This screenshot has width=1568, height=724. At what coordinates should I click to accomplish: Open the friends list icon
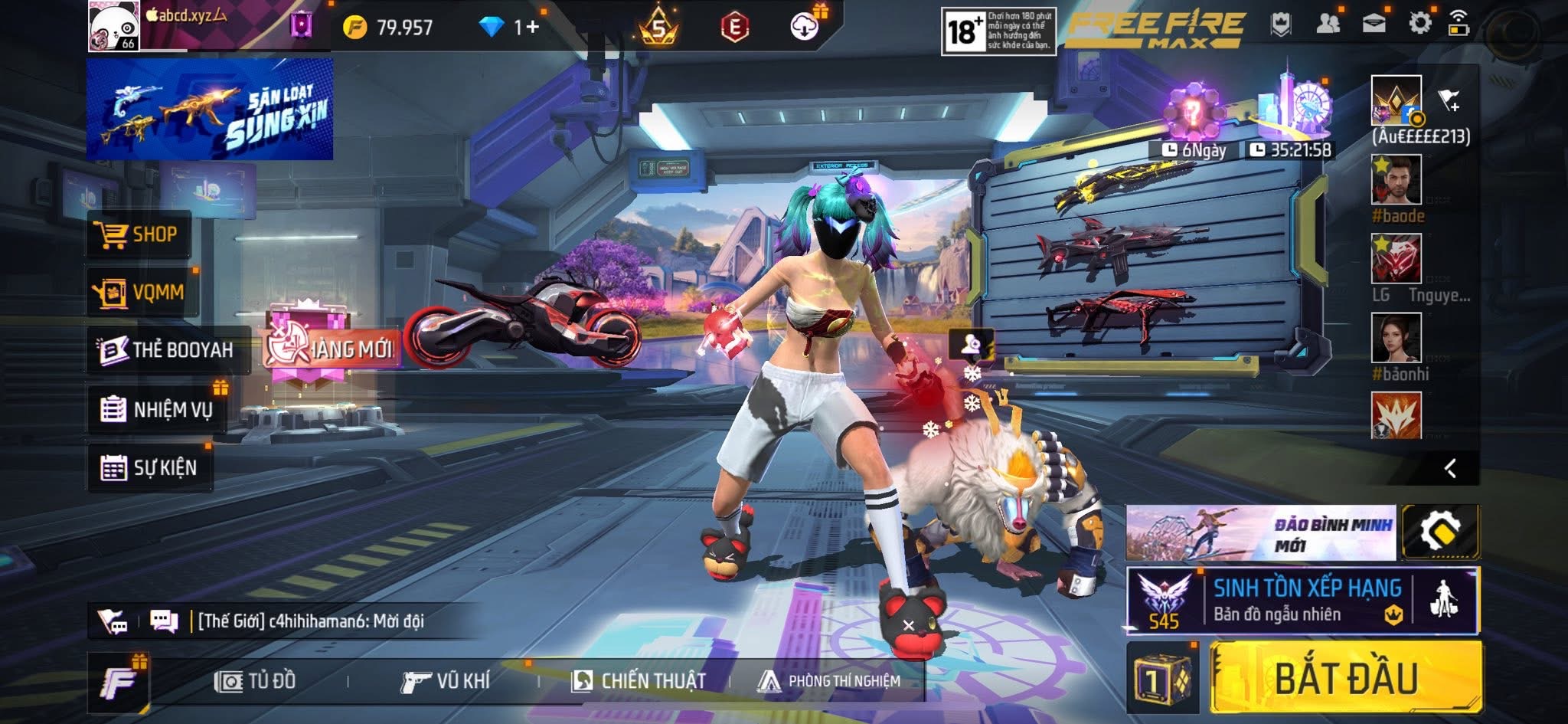1328,24
